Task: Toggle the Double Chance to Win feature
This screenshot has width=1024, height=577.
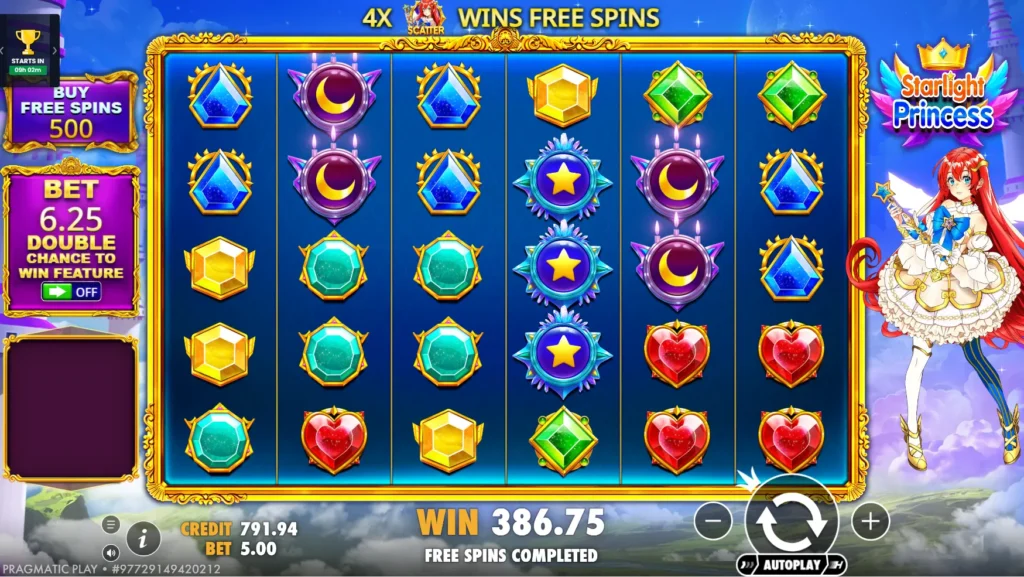Action: [x=71, y=292]
